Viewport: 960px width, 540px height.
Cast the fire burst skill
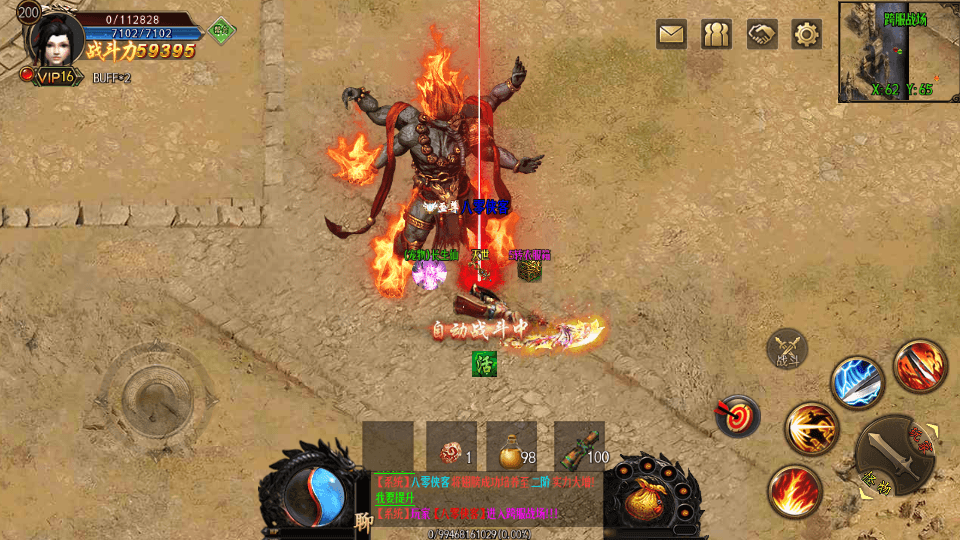[x=795, y=491]
